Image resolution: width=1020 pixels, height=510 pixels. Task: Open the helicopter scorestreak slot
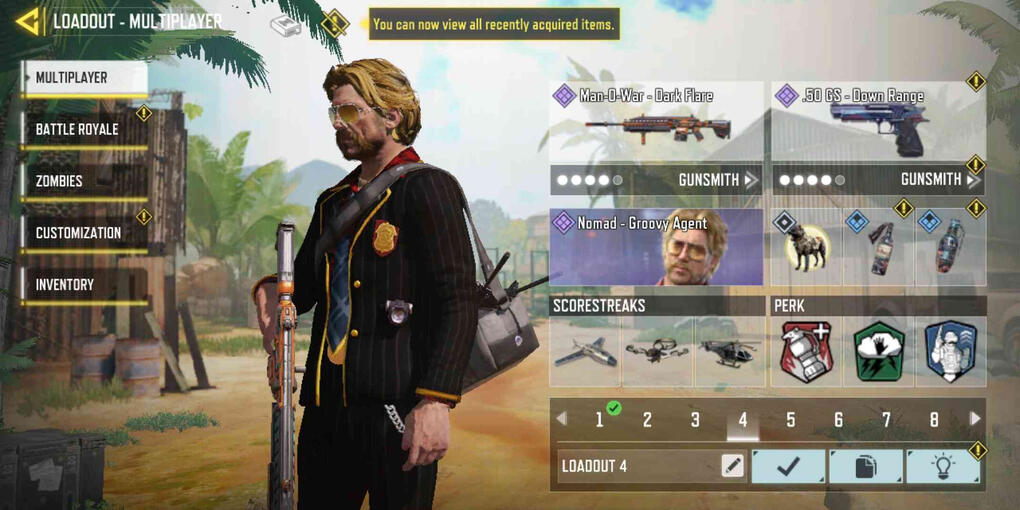(x=729, y=353)
